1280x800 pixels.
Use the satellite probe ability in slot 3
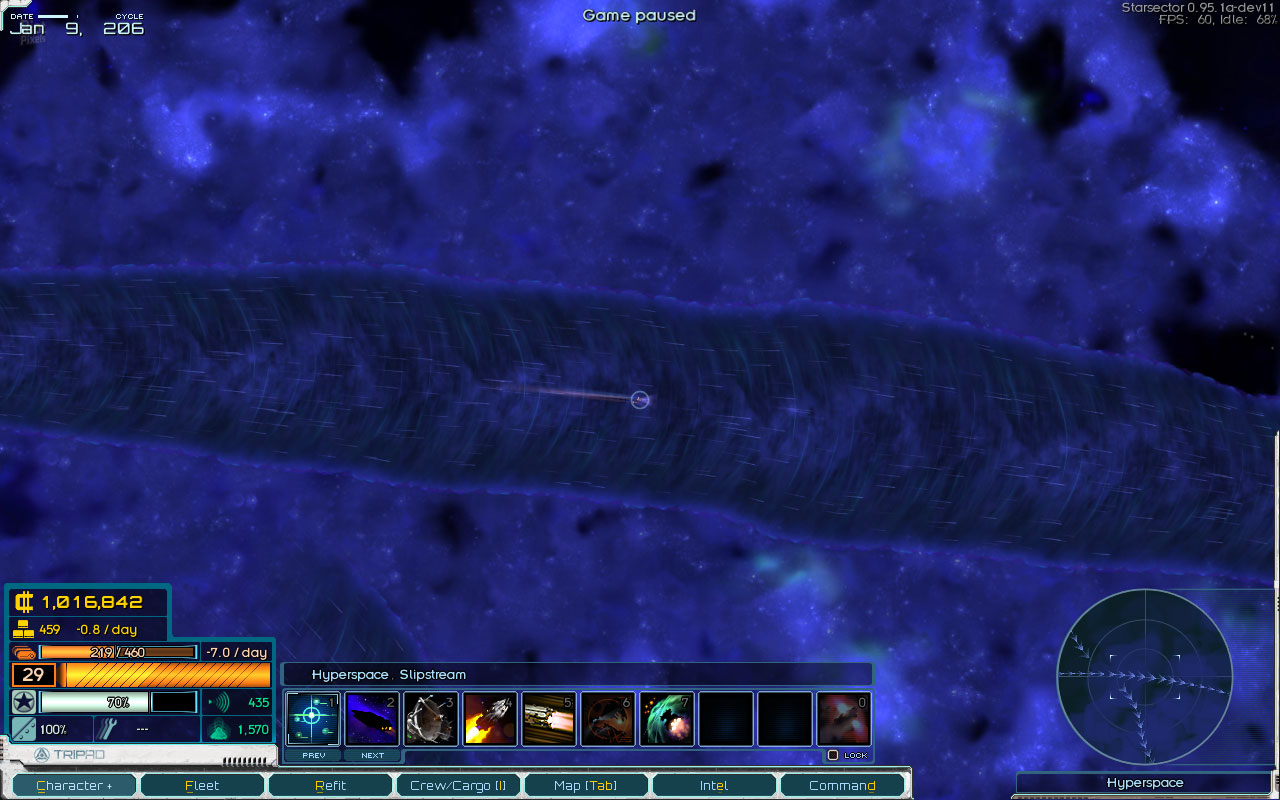(431, 718)
